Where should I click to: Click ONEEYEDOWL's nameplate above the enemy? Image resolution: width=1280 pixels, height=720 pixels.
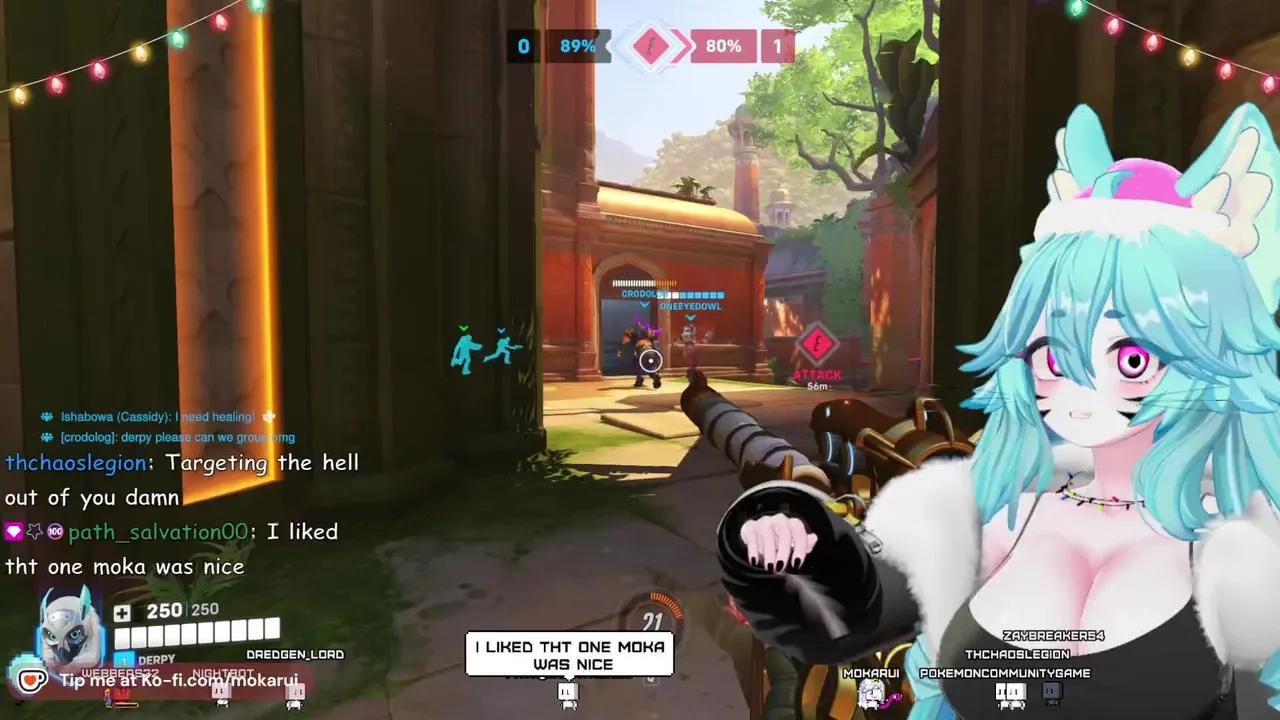(x=690, y=307)
